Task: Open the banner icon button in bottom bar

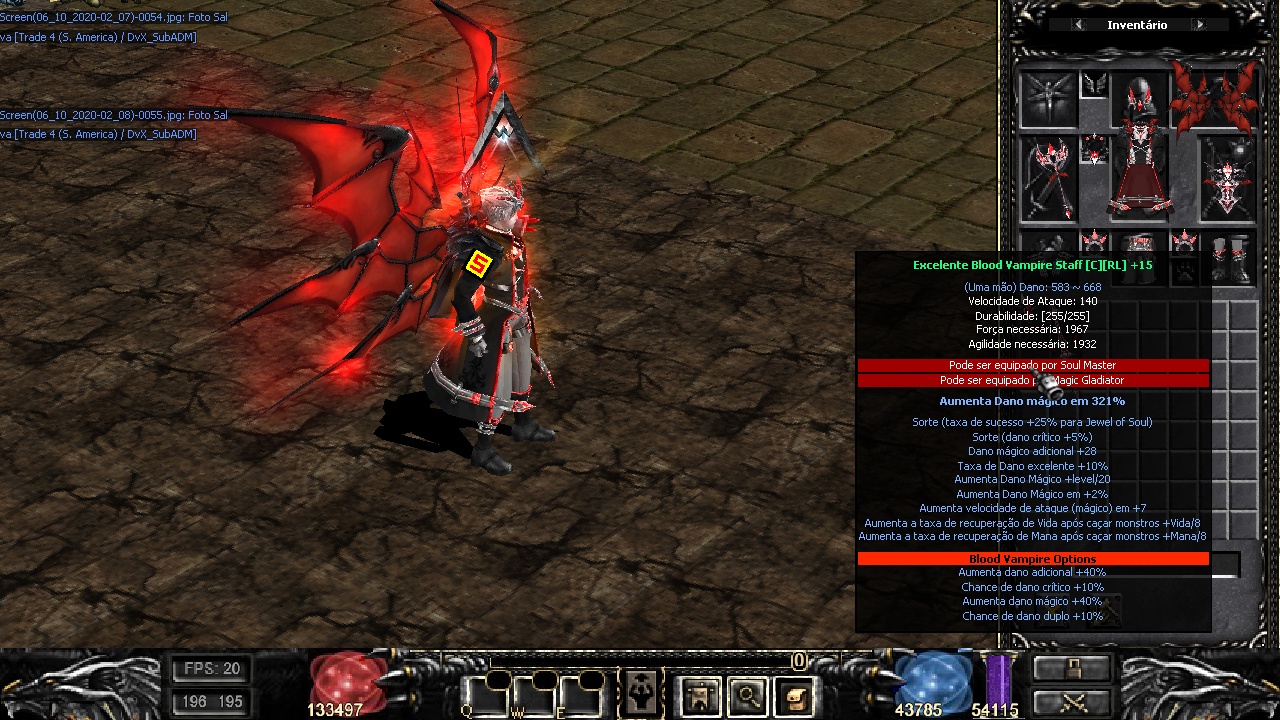Action: [699, 695]
